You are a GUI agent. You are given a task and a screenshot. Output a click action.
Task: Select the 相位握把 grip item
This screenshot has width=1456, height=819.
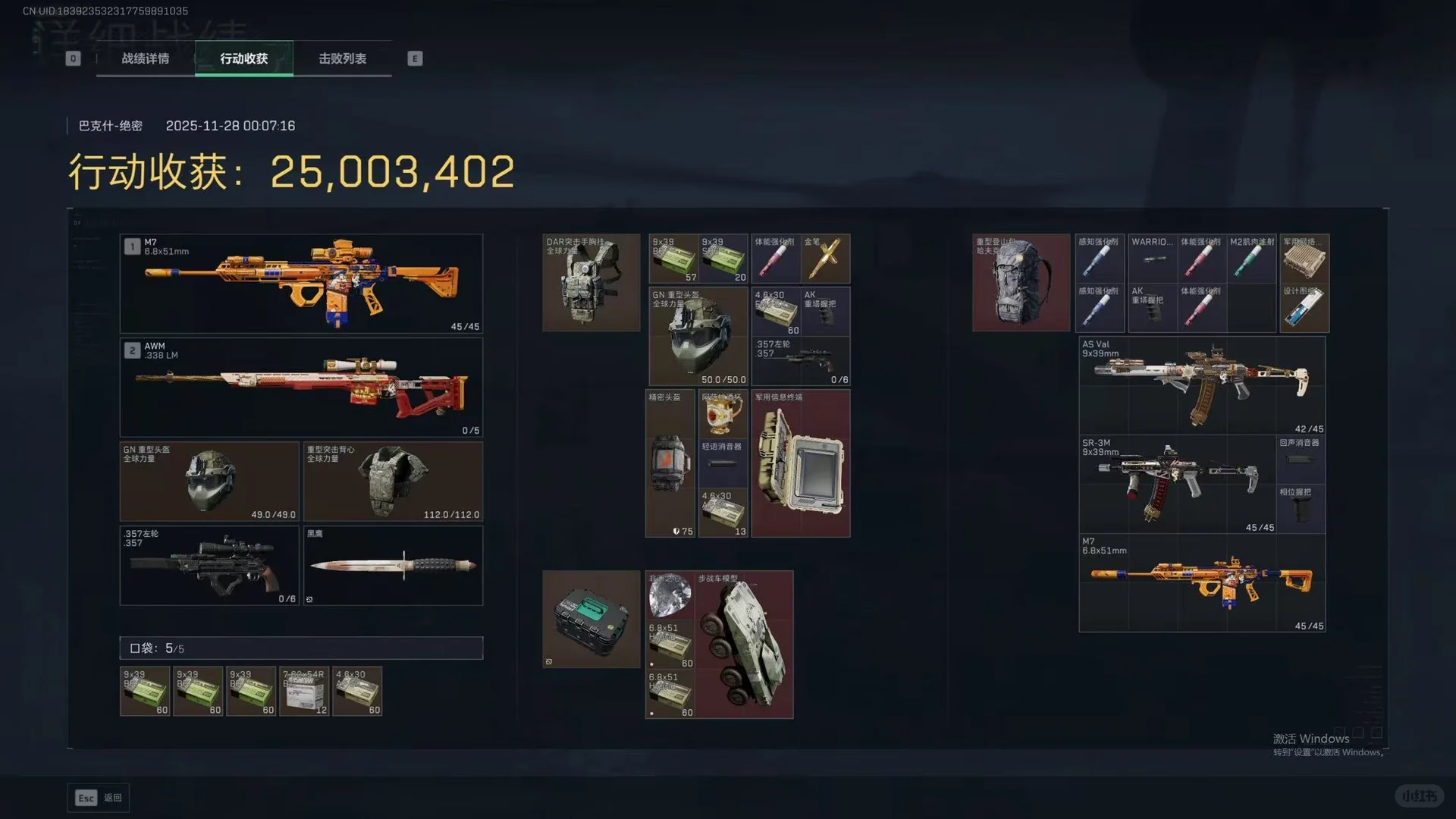(x=1301, y=508)
